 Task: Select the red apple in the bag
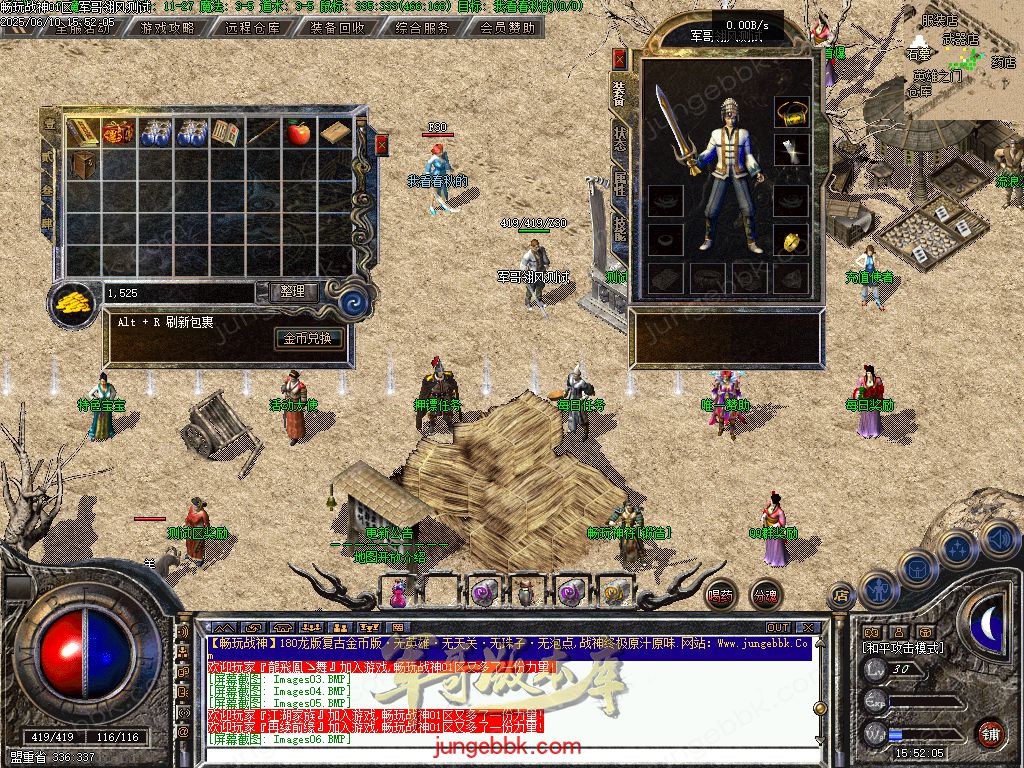coord(298,132)
